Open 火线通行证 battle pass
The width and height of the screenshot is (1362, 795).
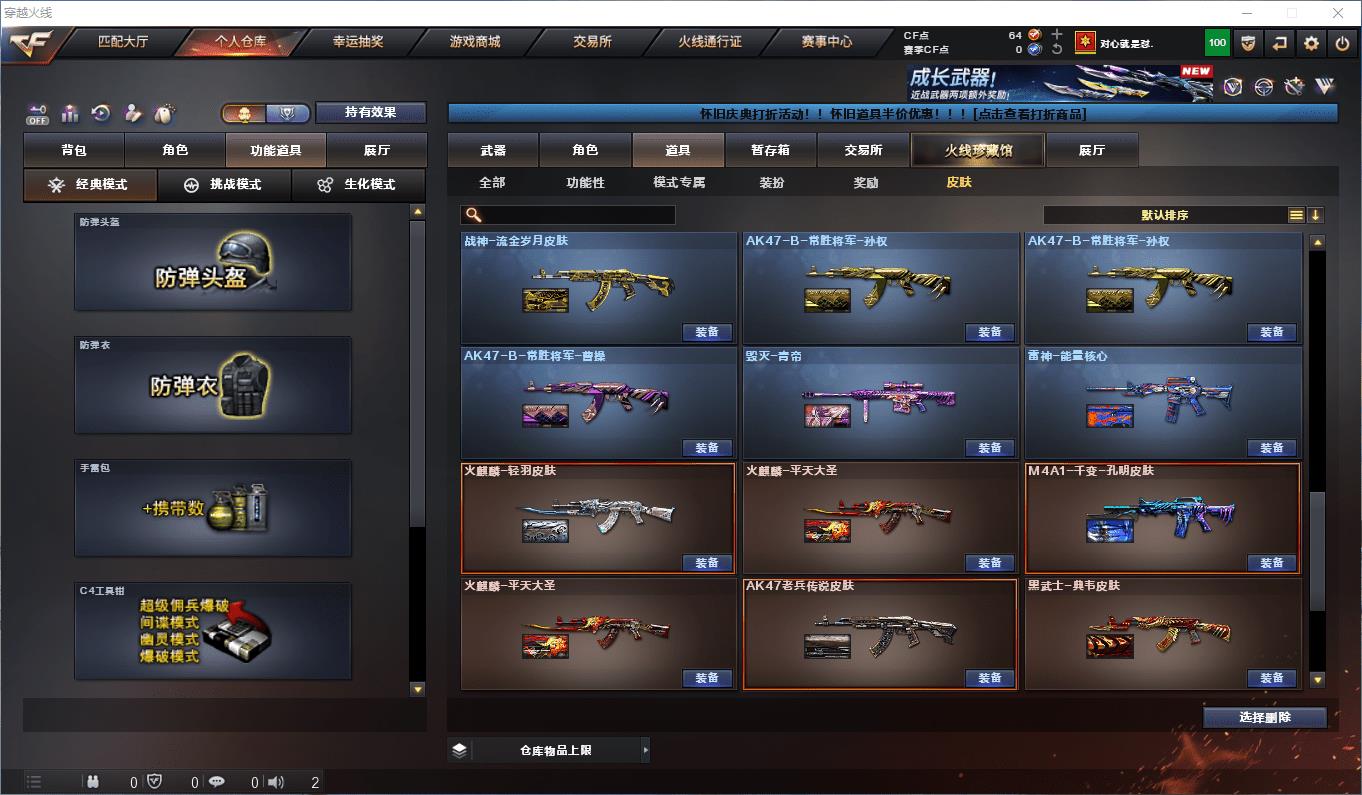coord(710,42)
